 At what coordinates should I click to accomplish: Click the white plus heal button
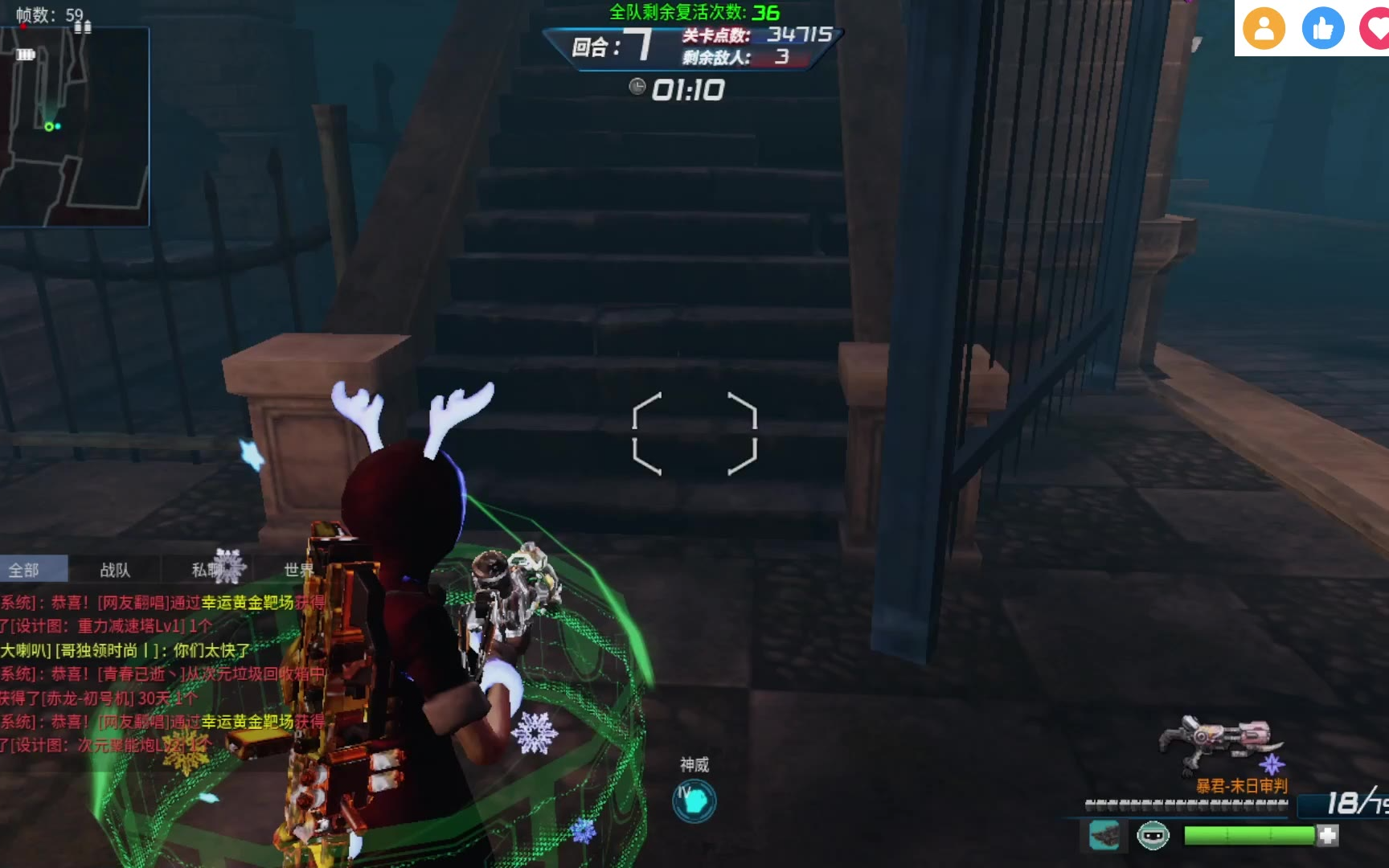pyautogui.click(x=1328, y=836)
